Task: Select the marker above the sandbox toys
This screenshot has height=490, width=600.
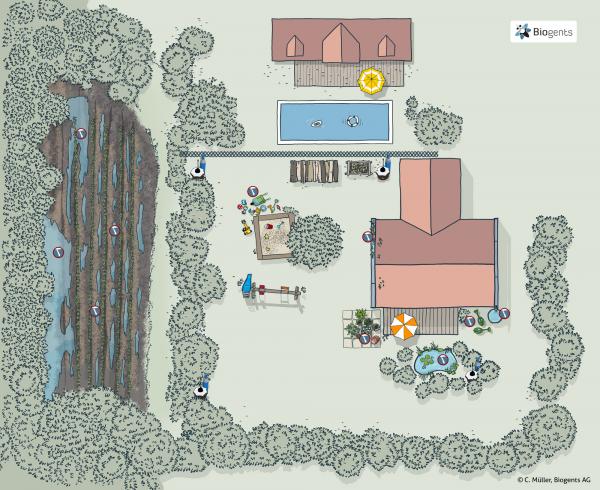Action: 253,191
